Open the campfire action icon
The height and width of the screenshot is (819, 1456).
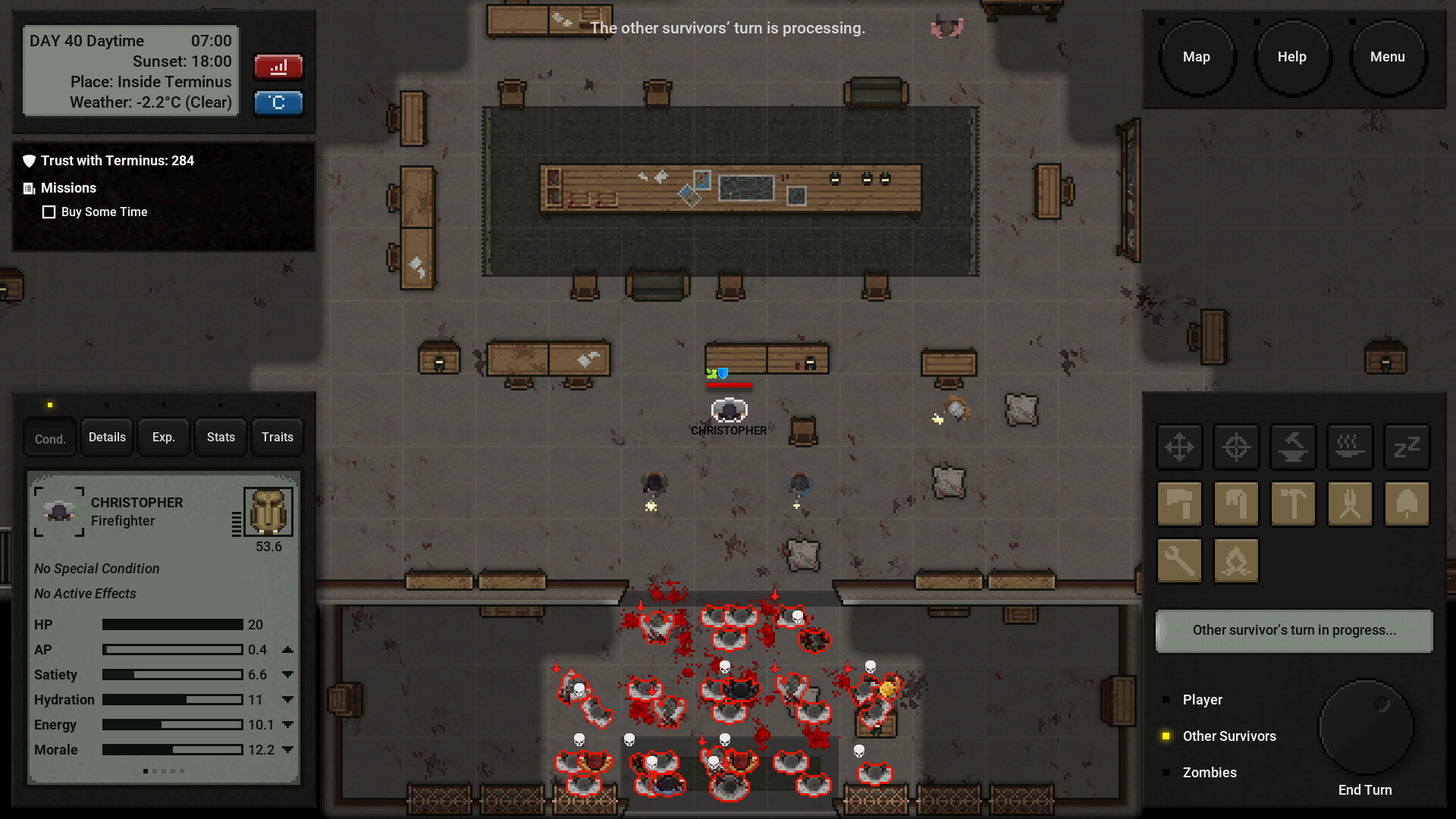[1236, 561]
